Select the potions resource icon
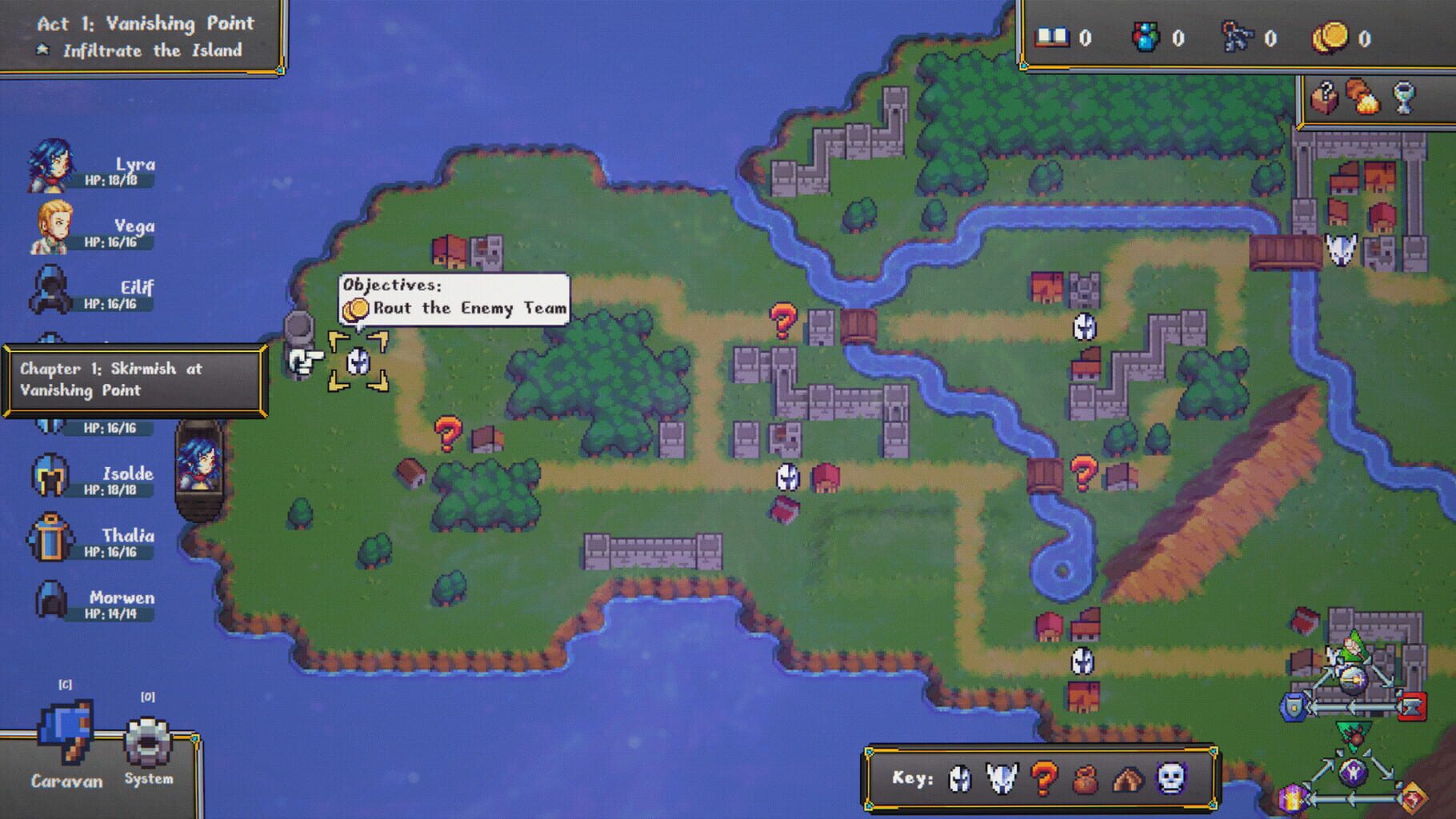Screen dimensions: 1456x819 pos(1146,38)
